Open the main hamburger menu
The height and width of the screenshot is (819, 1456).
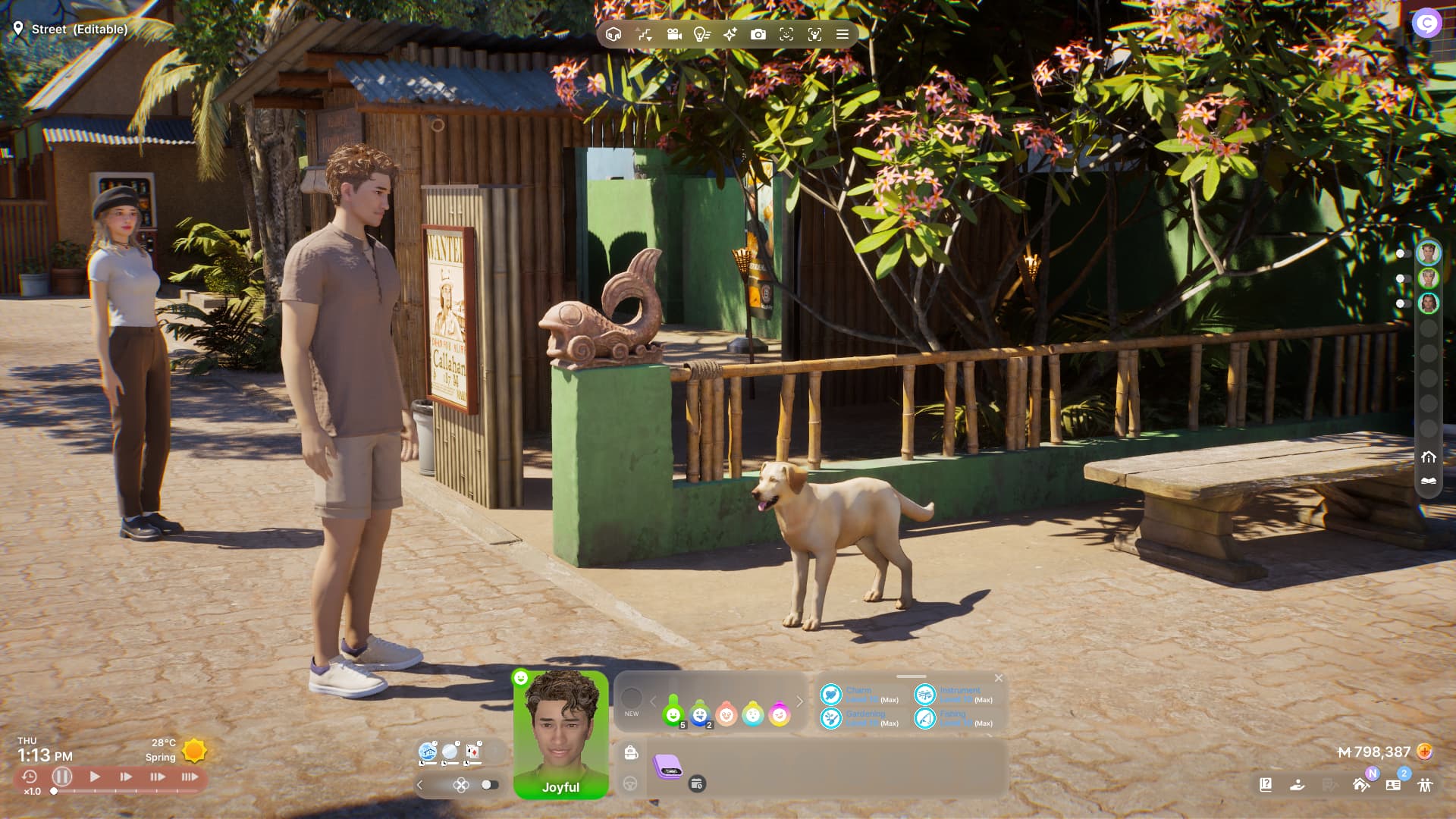coord(842,34)
